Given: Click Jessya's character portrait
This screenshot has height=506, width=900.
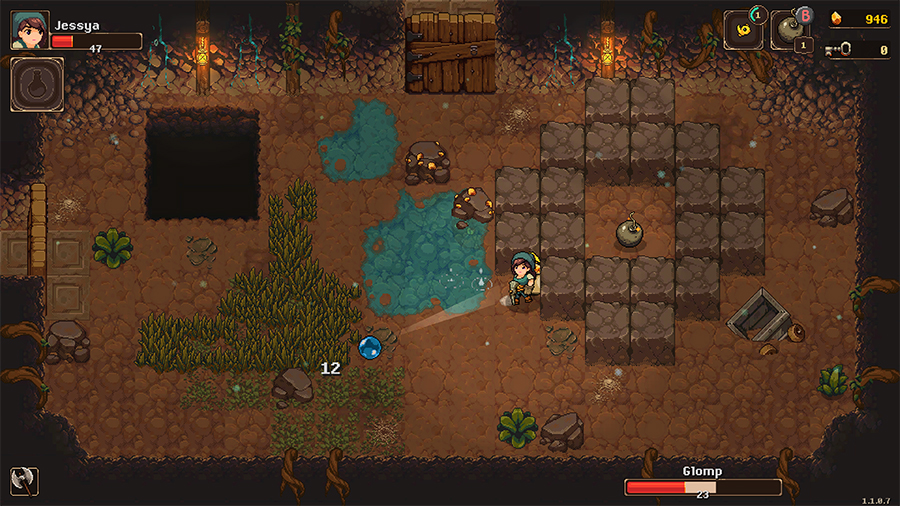Looking at the screenshot, I should coord(29,30).
